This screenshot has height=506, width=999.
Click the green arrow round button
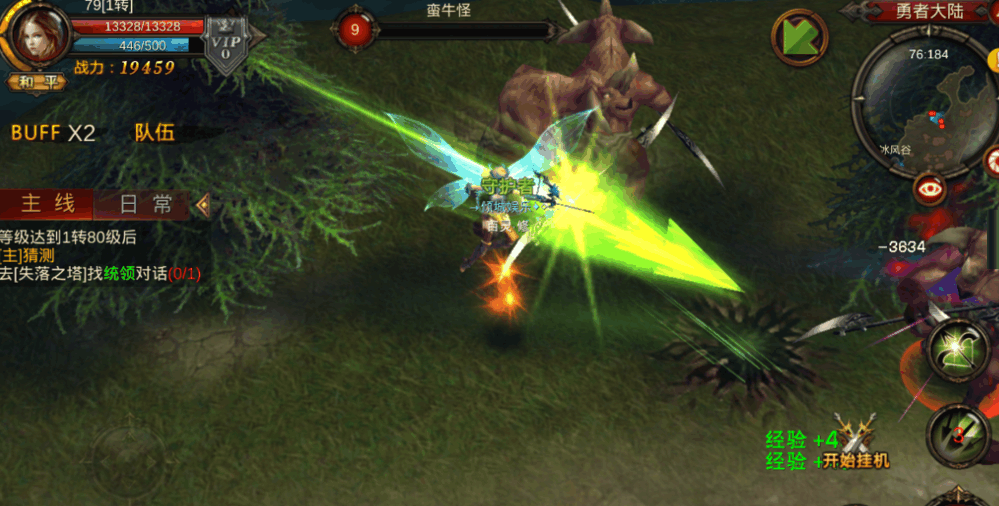point(799,38)
